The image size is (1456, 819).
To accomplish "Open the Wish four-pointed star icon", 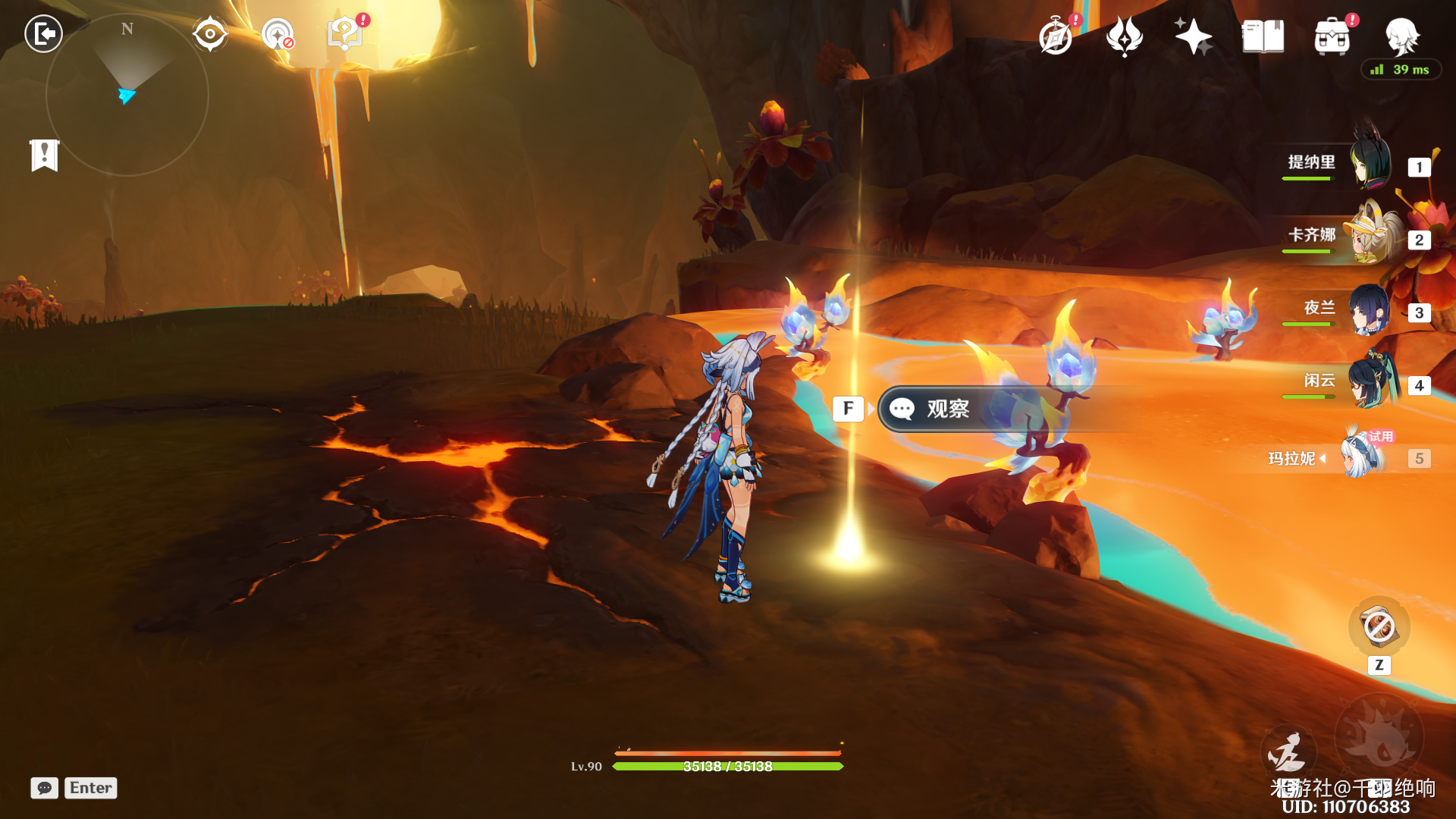I will (x=1193, y=36).
